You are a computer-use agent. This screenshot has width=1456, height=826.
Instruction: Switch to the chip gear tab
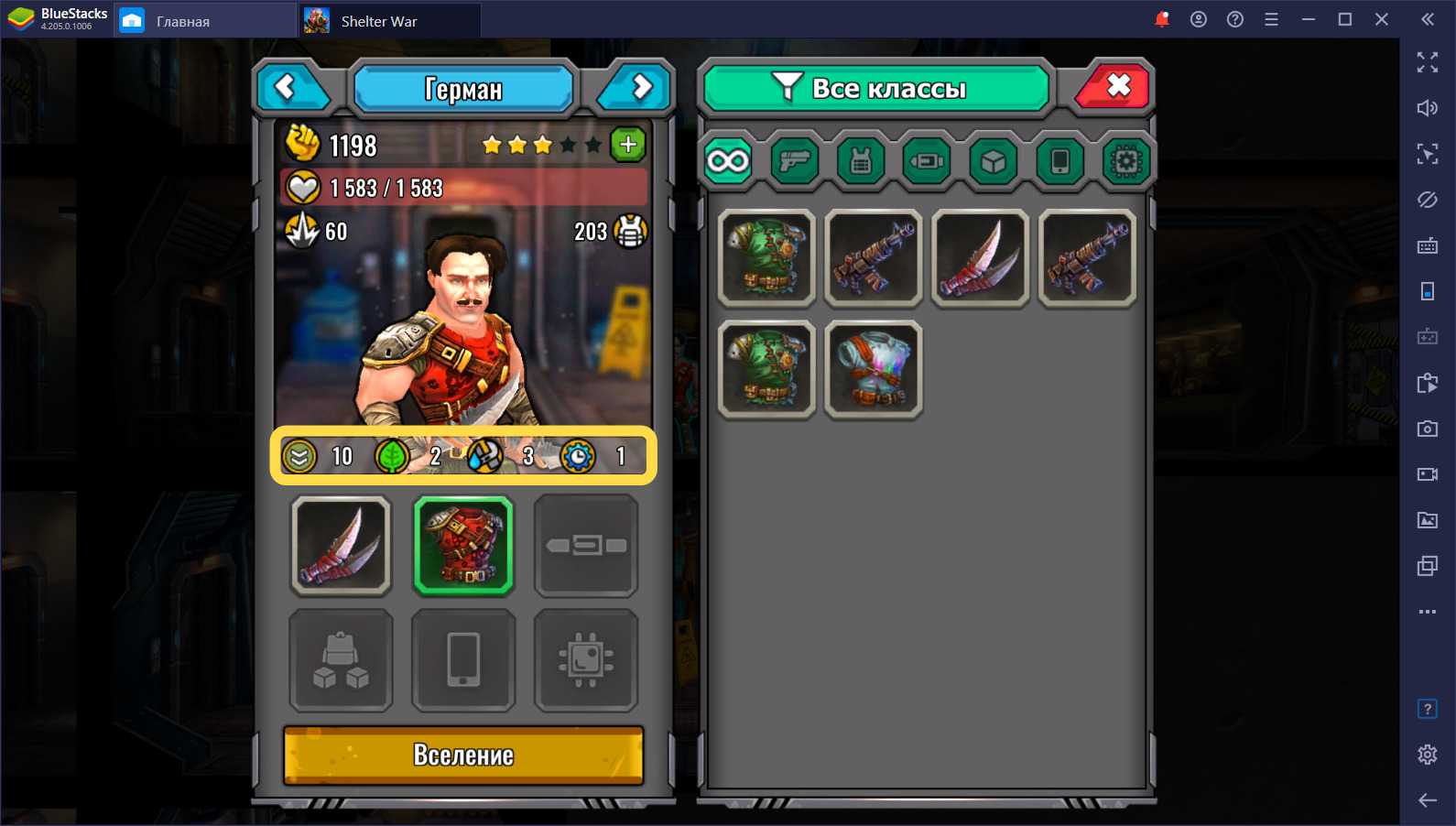(x=1125, y=162)
